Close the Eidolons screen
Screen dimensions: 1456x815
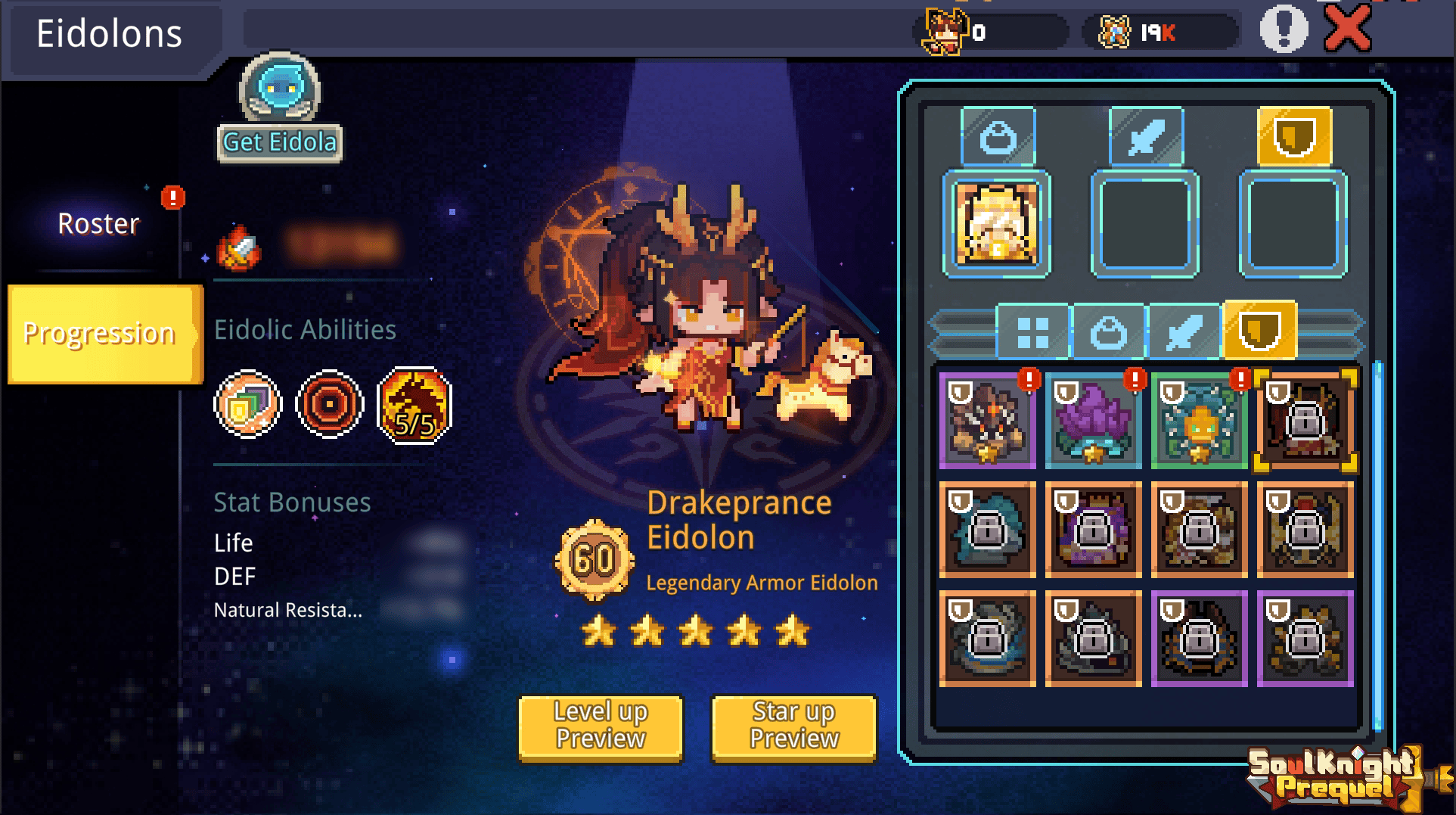(1348, 30)
